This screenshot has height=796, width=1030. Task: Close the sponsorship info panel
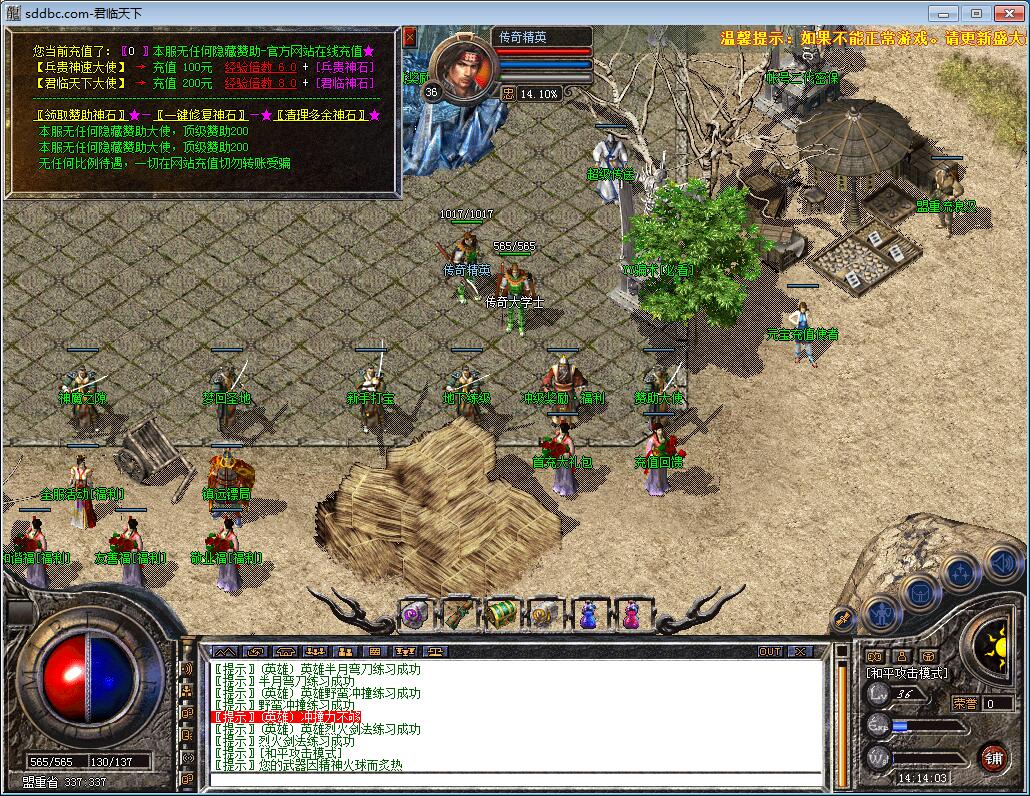click(410, 36)
